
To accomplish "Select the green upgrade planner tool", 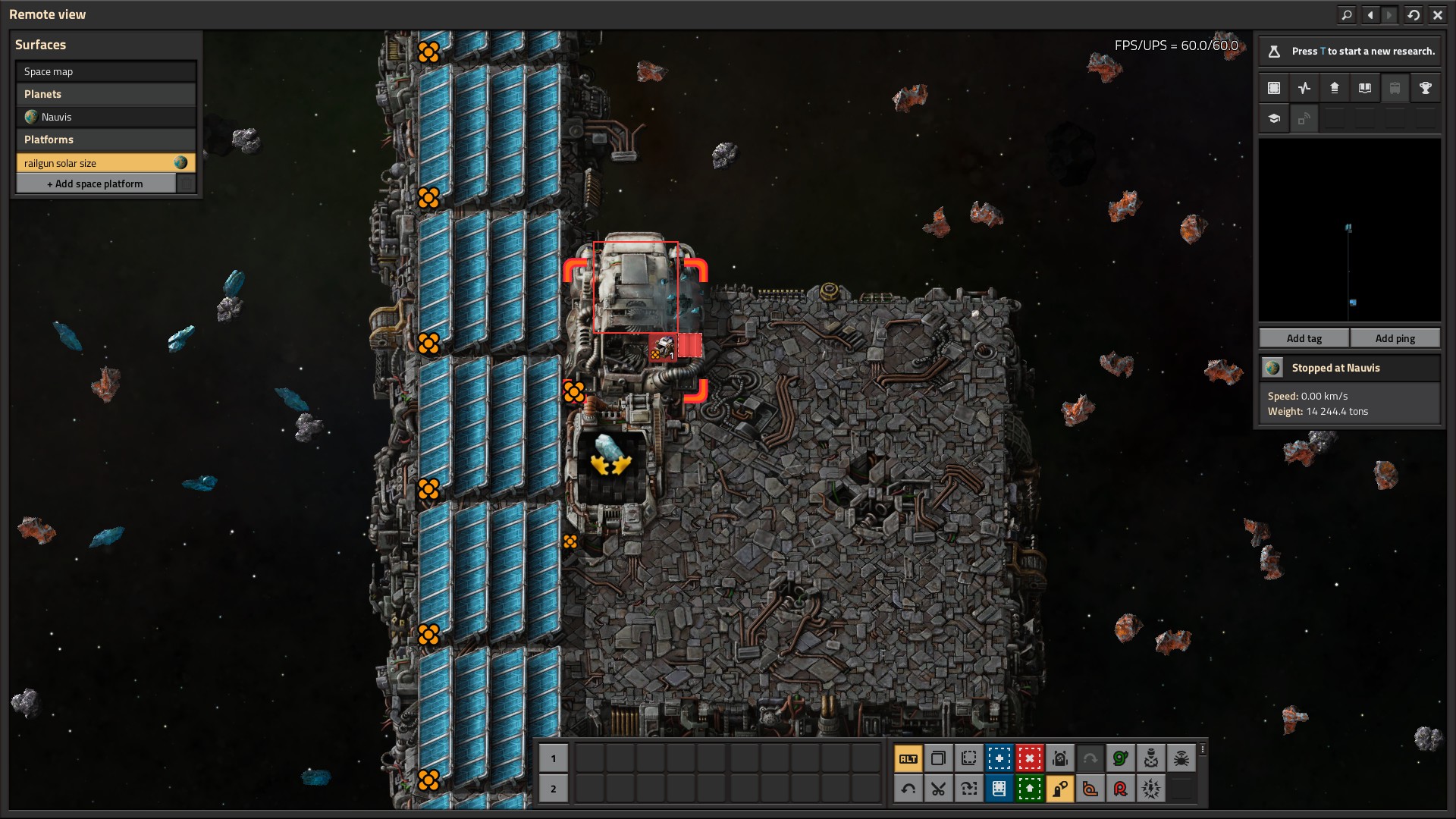I will [x=1029, y=789].
